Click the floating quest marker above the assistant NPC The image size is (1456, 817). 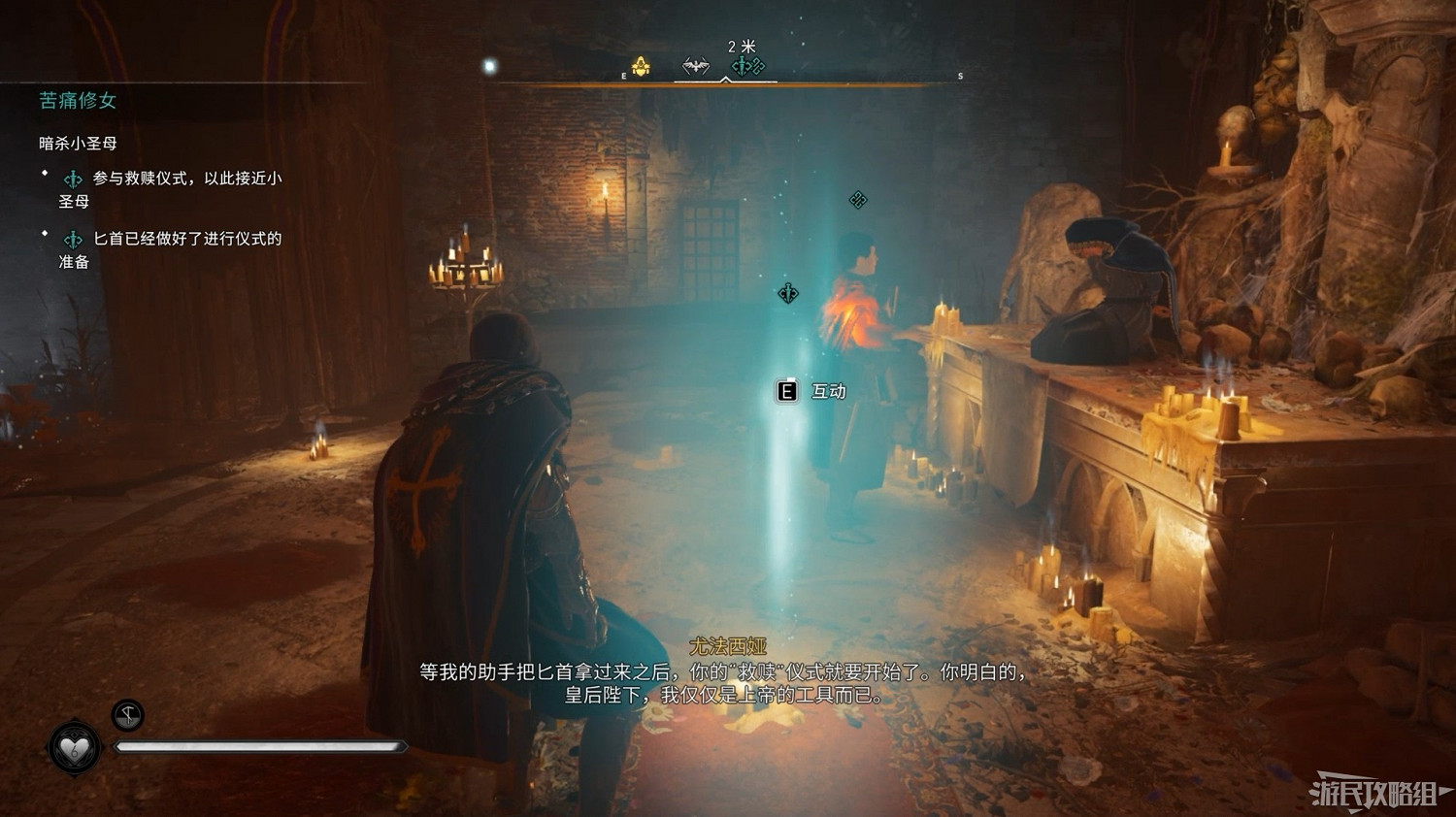coord(858,199)
